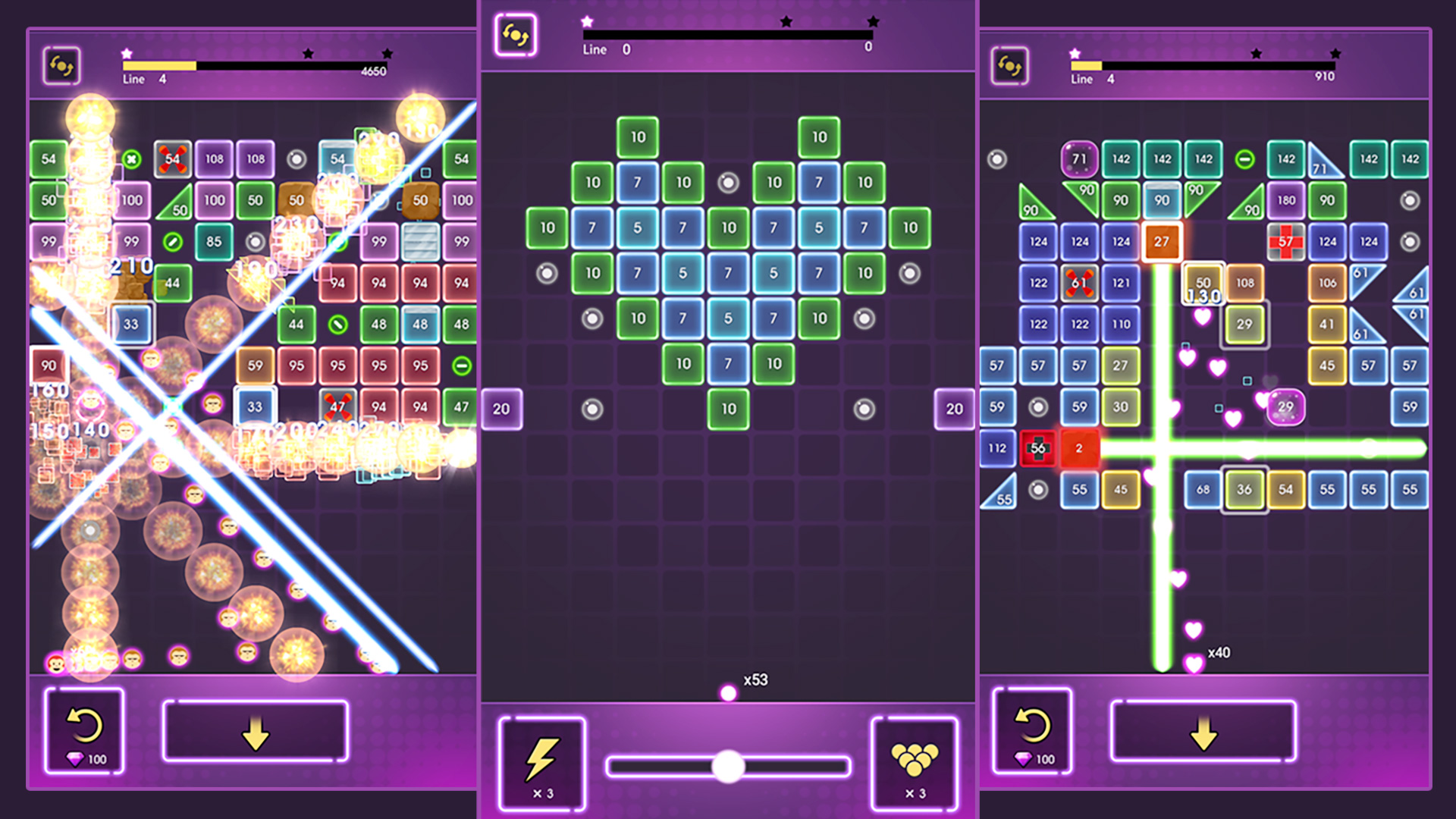Select the lightning bolt power-up
This screenshot has width=1456, height=819.
[541, 763]
